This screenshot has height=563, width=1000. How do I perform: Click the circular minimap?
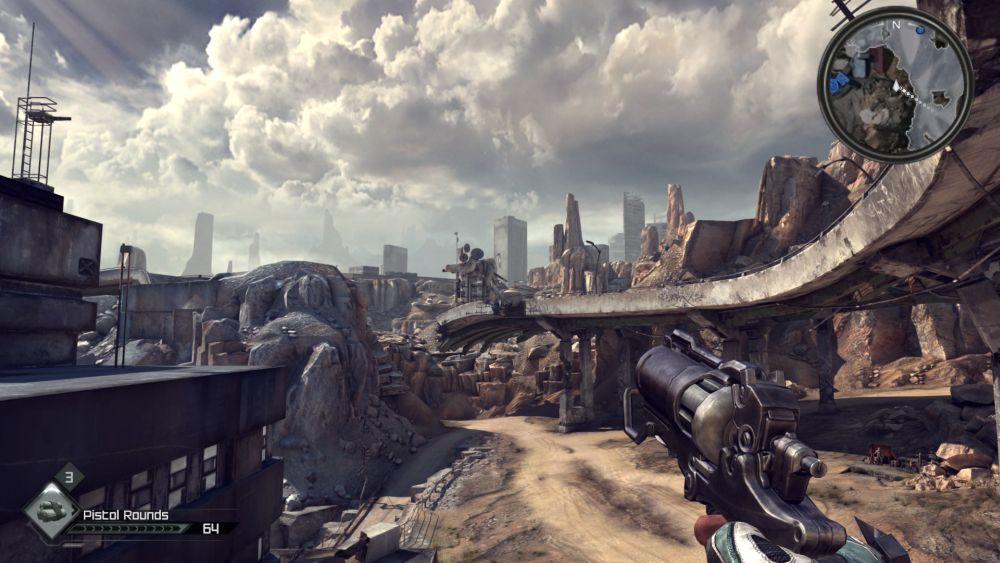point(895,84)
